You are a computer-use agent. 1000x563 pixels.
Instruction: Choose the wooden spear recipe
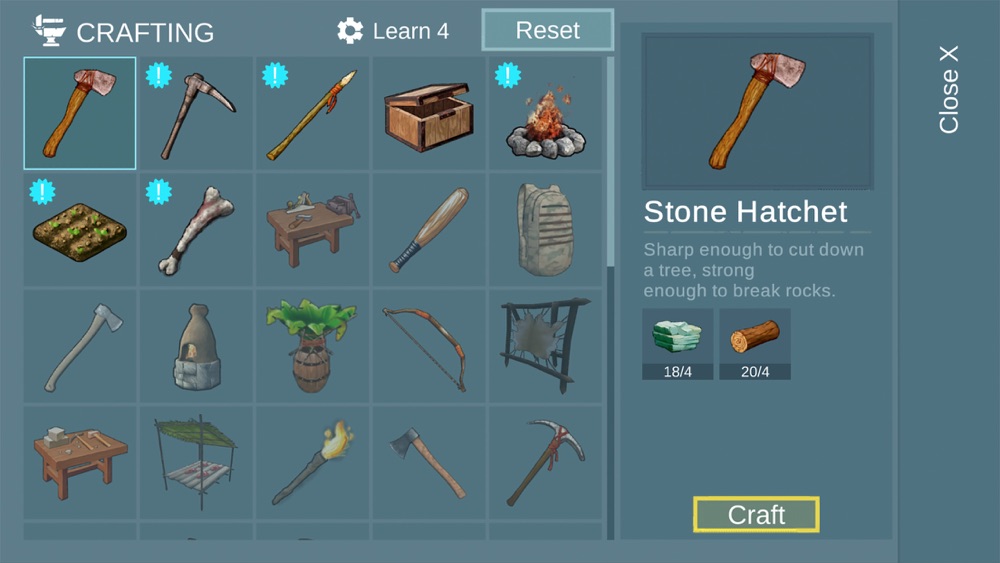(x=312, y=114)
